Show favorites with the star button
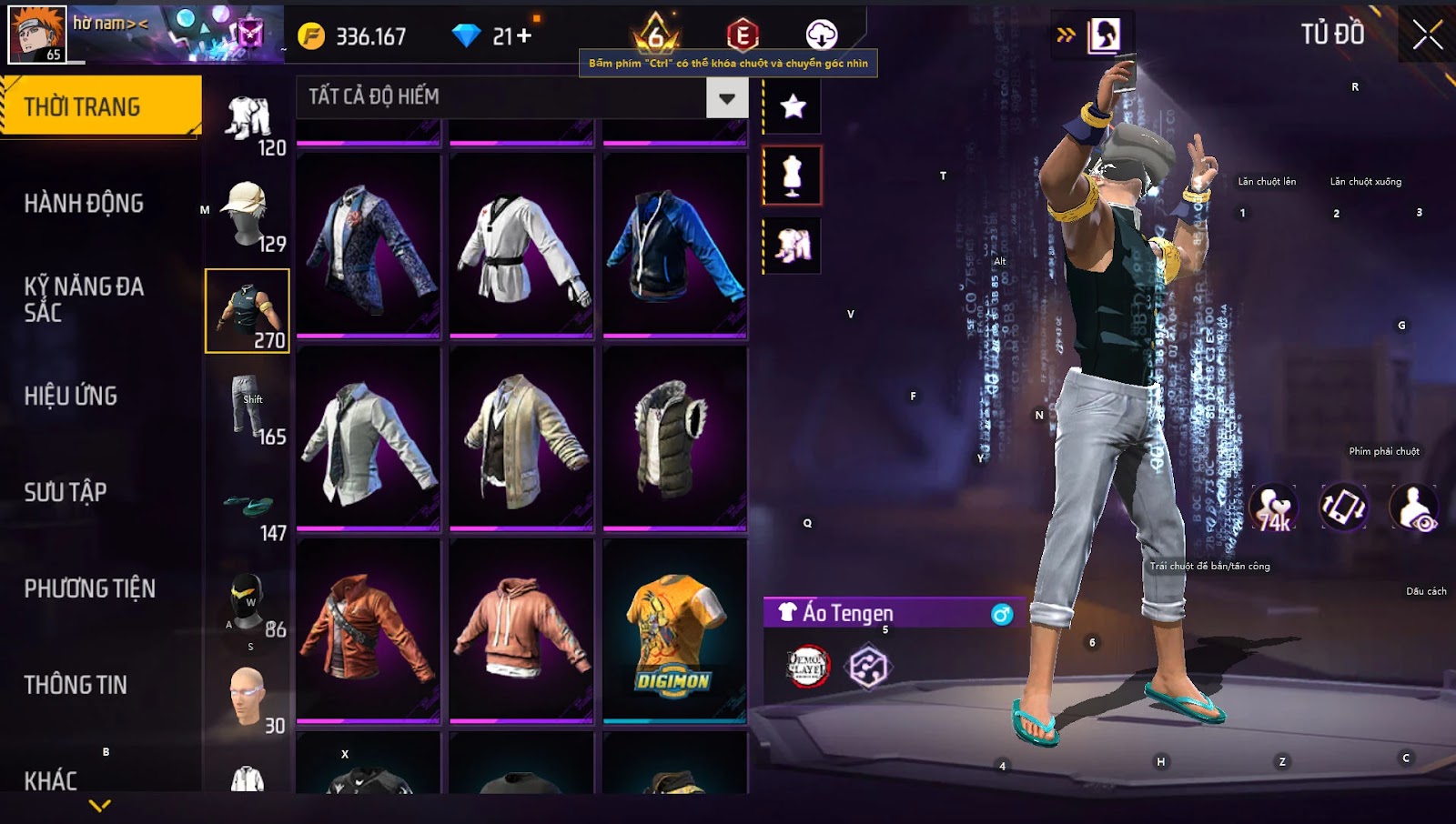The height and width of the screenshot is (824, 1456). 793,107
